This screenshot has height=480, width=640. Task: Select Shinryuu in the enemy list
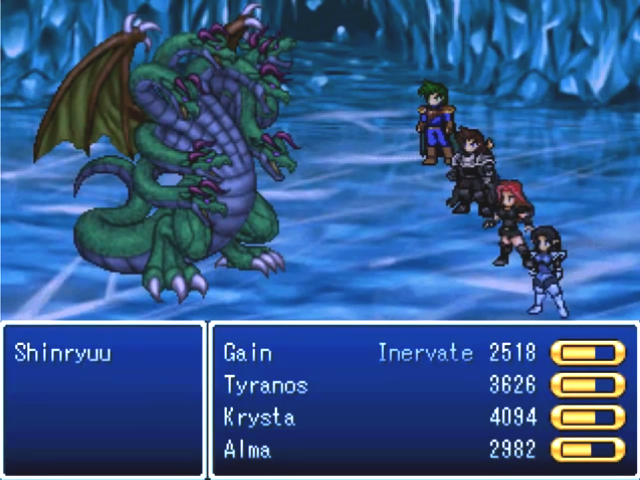coord(63,353)
